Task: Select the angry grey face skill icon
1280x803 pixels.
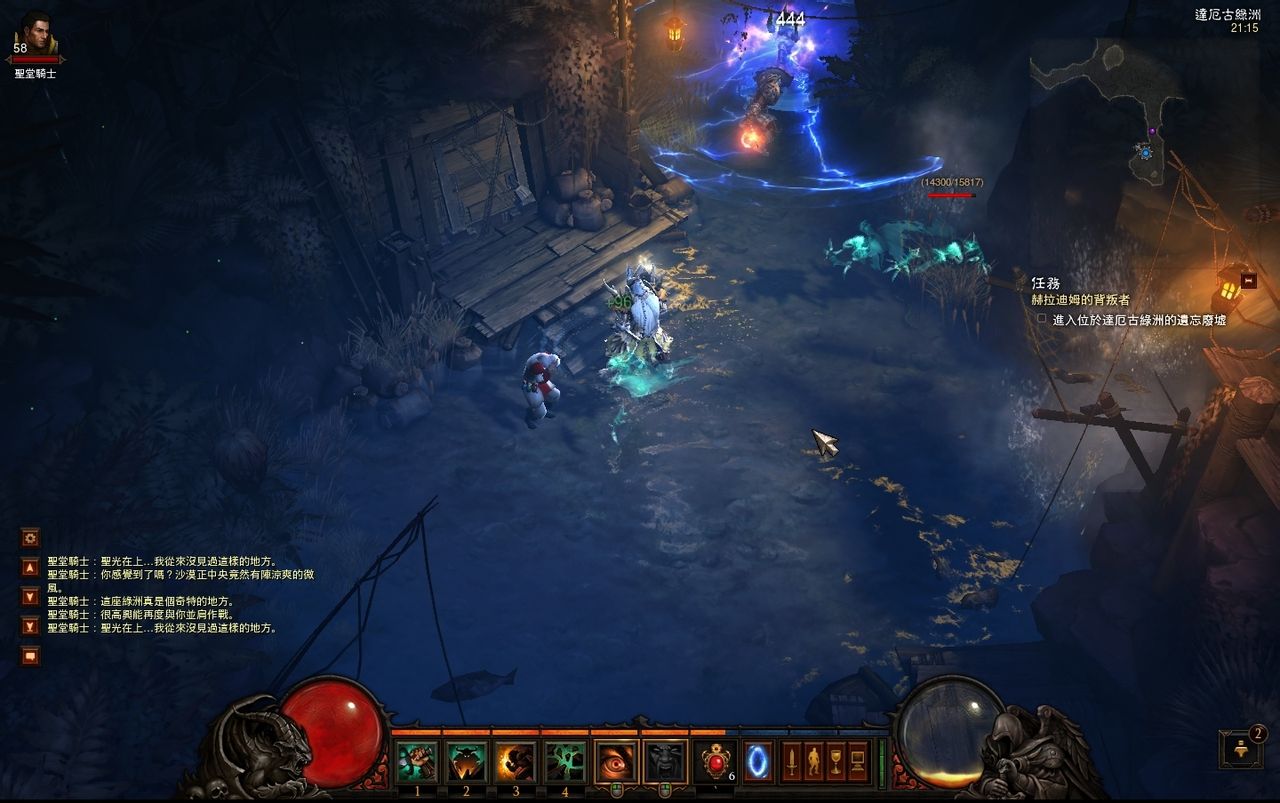Action: tap(665, 762)
